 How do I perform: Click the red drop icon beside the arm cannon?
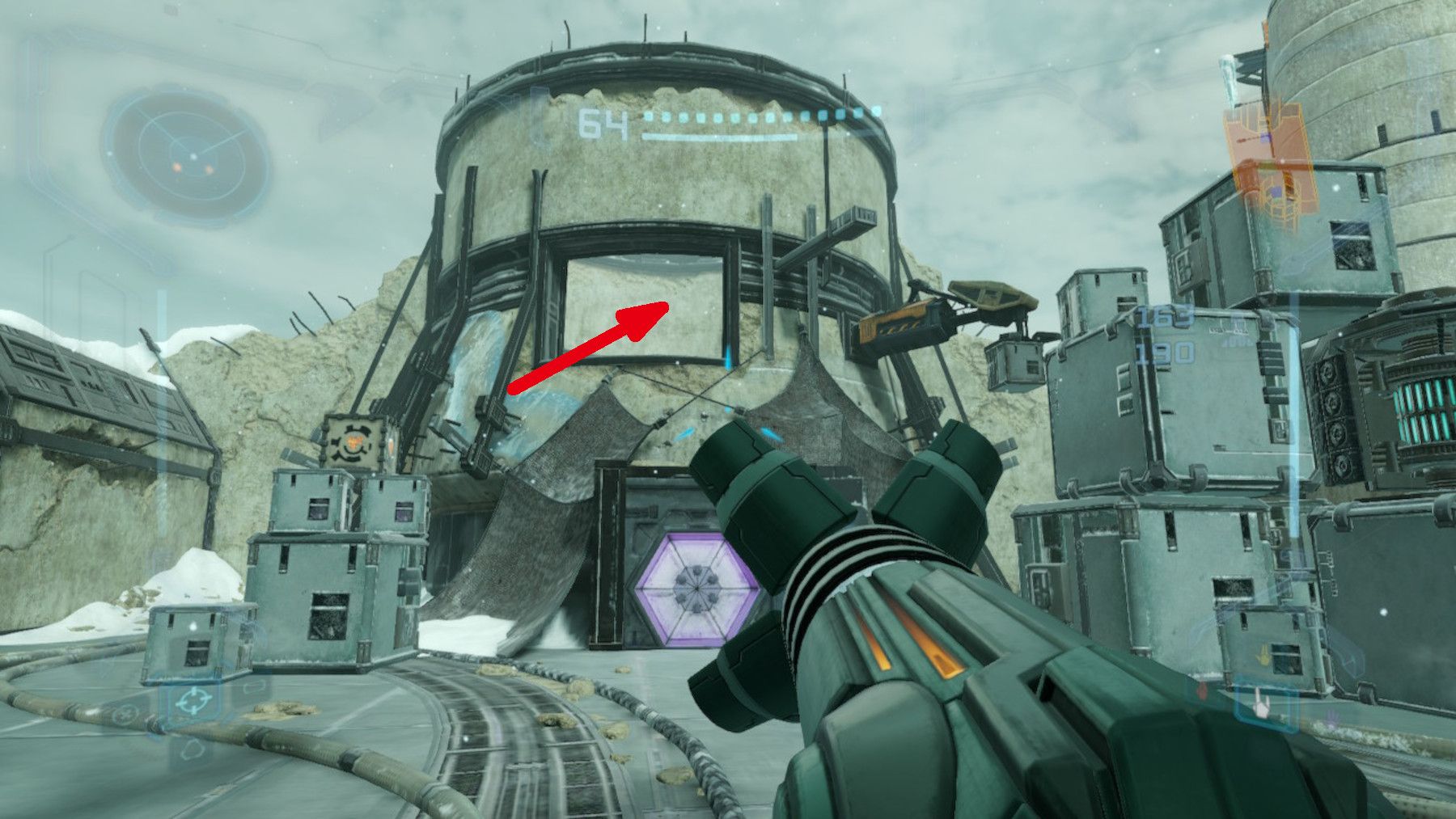1202,693
